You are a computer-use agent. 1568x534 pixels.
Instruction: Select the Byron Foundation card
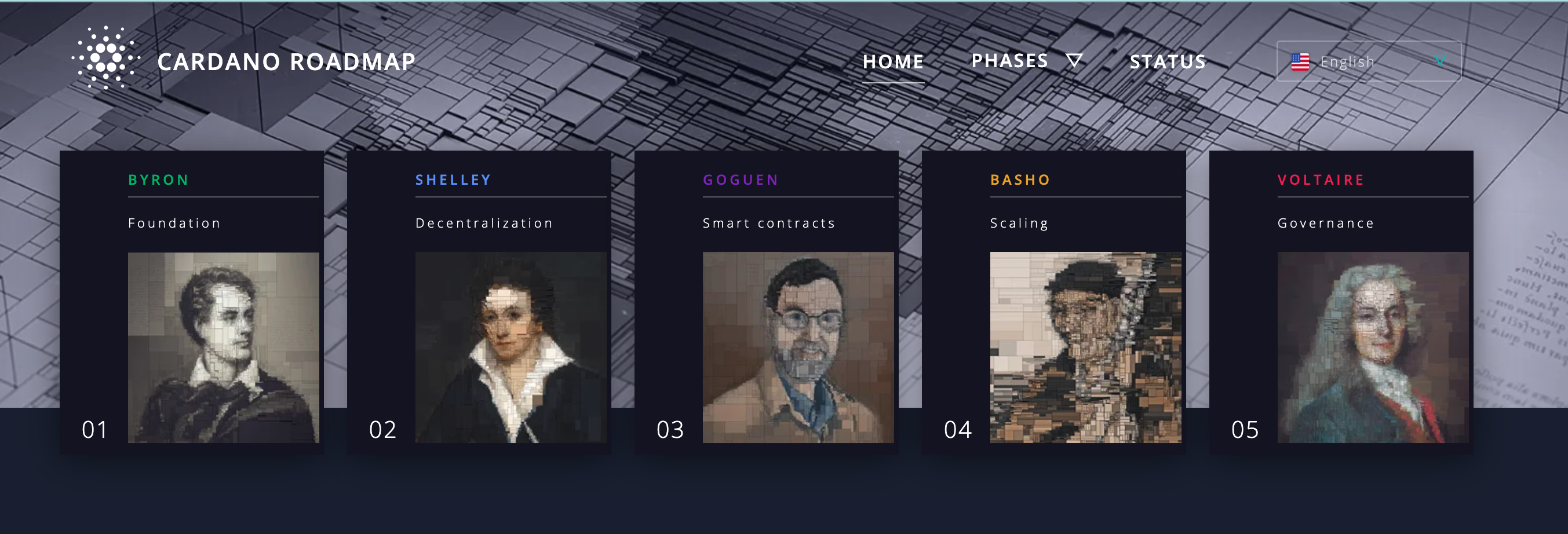192,302
